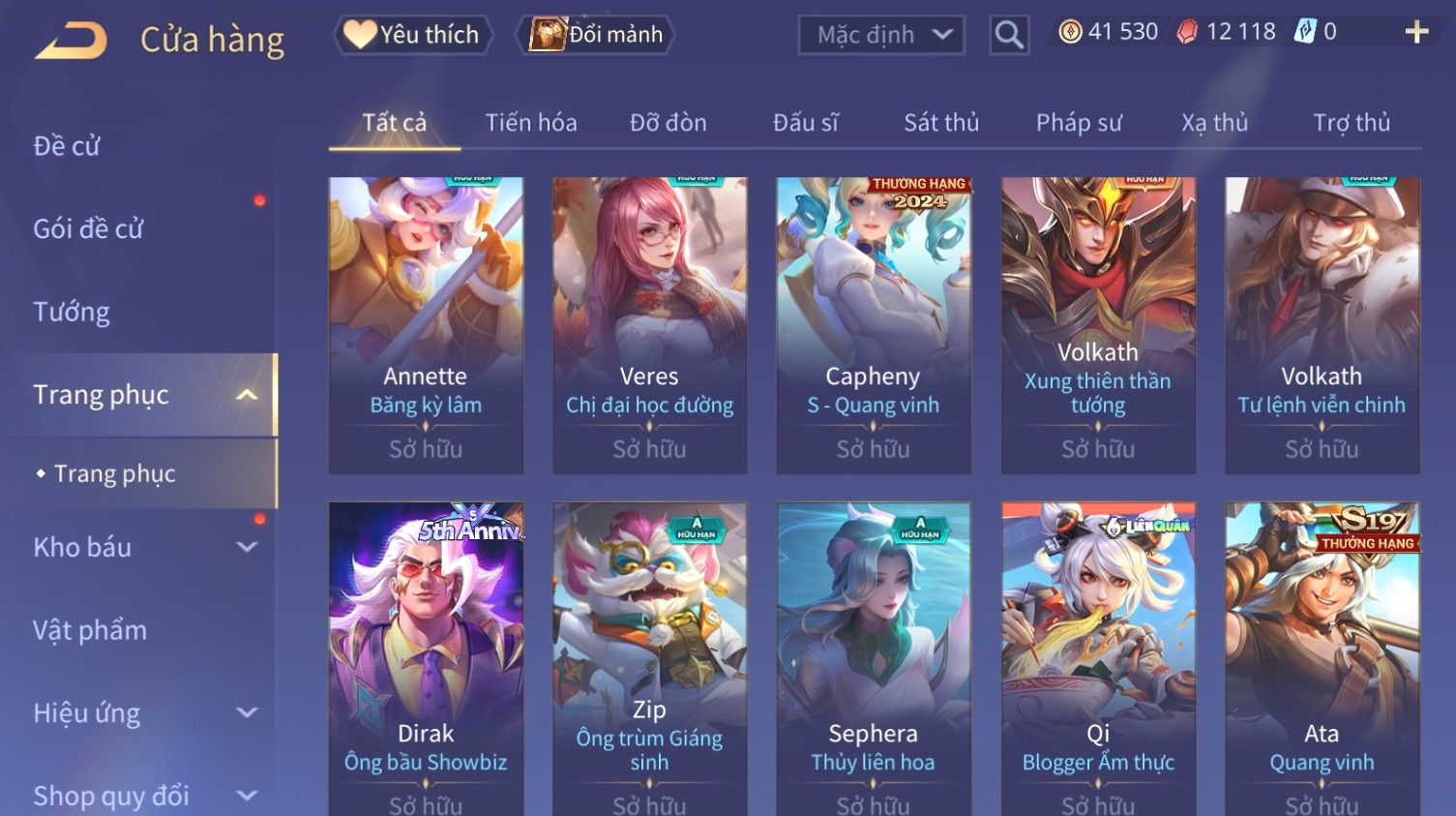
Task: Switch to the Tiến hóa tab
Action: click(x=531, y=123)
